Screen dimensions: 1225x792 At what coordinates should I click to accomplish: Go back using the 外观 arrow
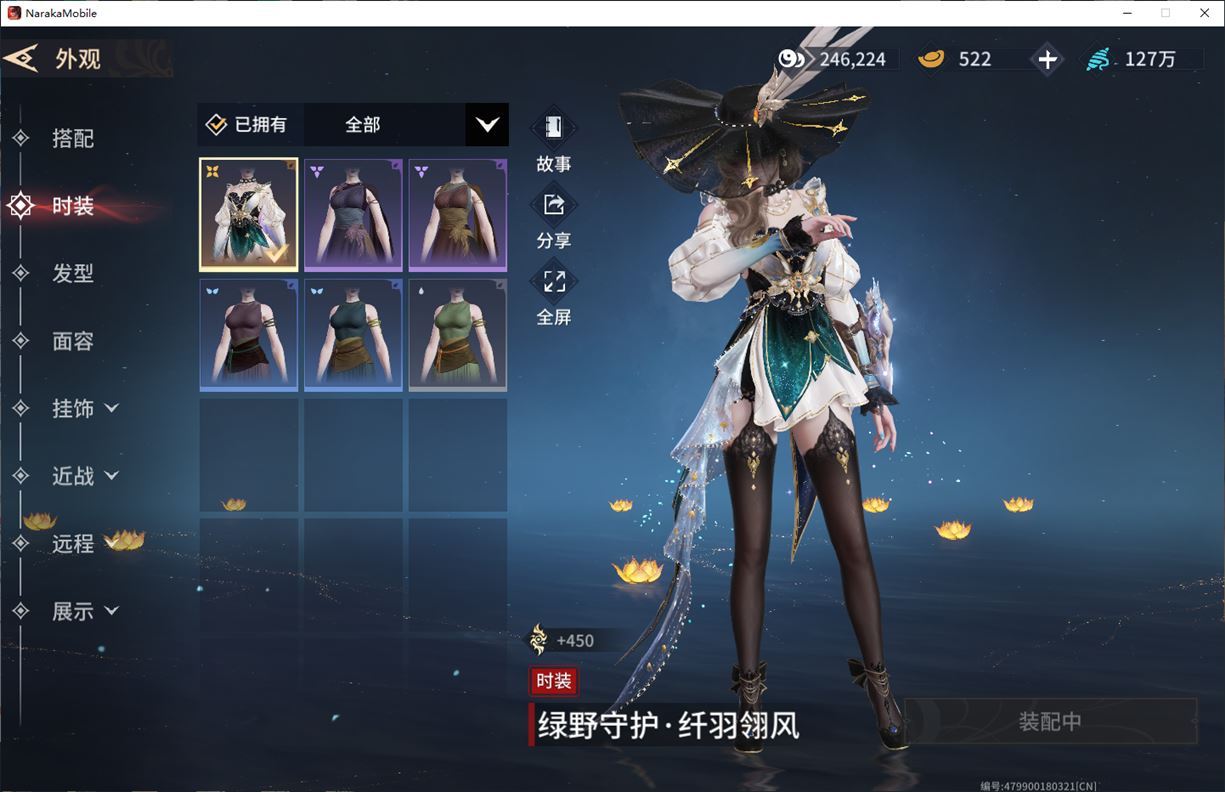point(22,58)
